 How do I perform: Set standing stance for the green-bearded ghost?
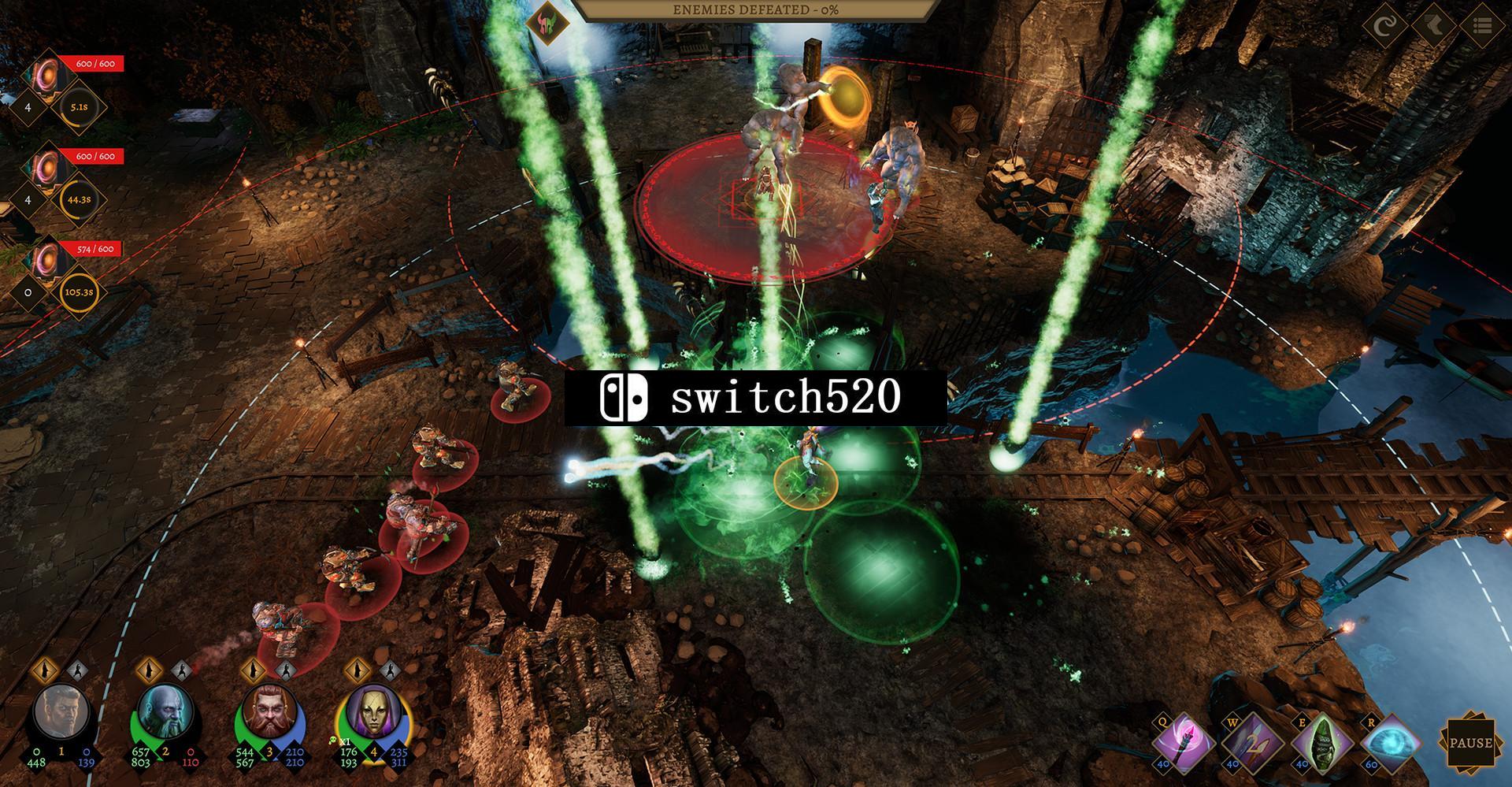(x=150, y=670)
